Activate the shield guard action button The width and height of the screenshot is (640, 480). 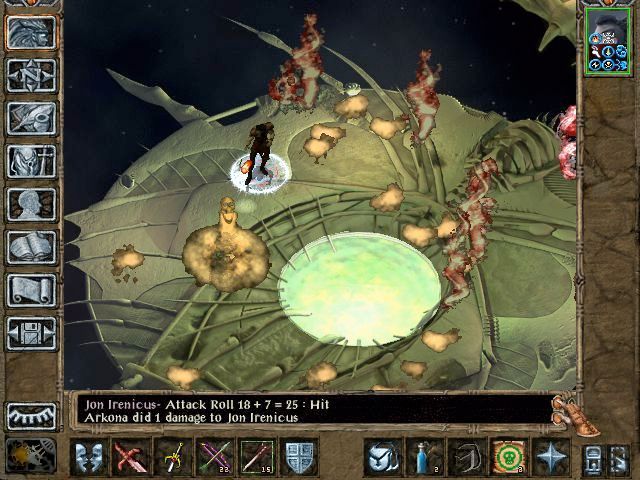[300, 457]
